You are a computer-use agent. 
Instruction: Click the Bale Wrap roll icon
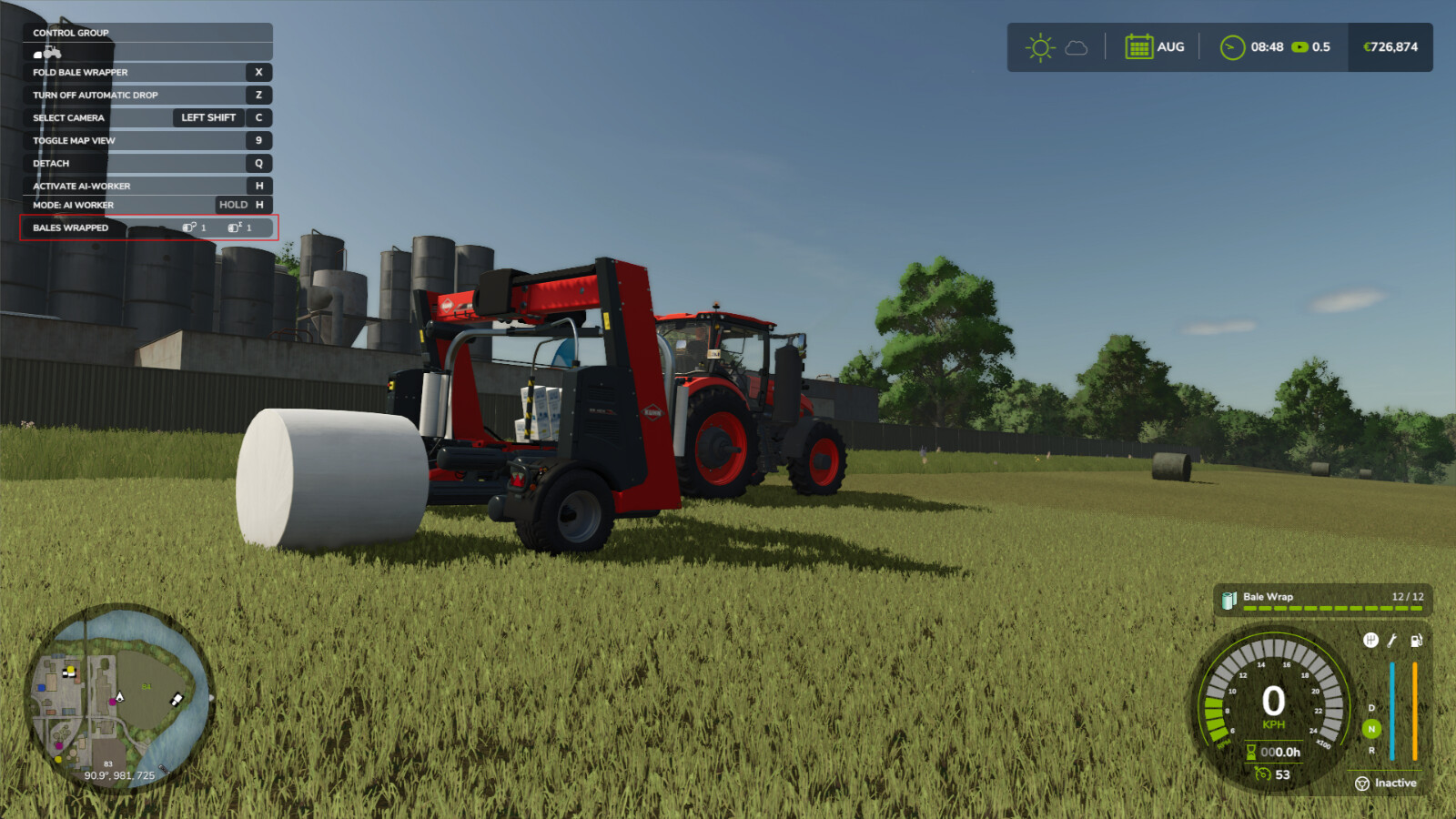1229,598
